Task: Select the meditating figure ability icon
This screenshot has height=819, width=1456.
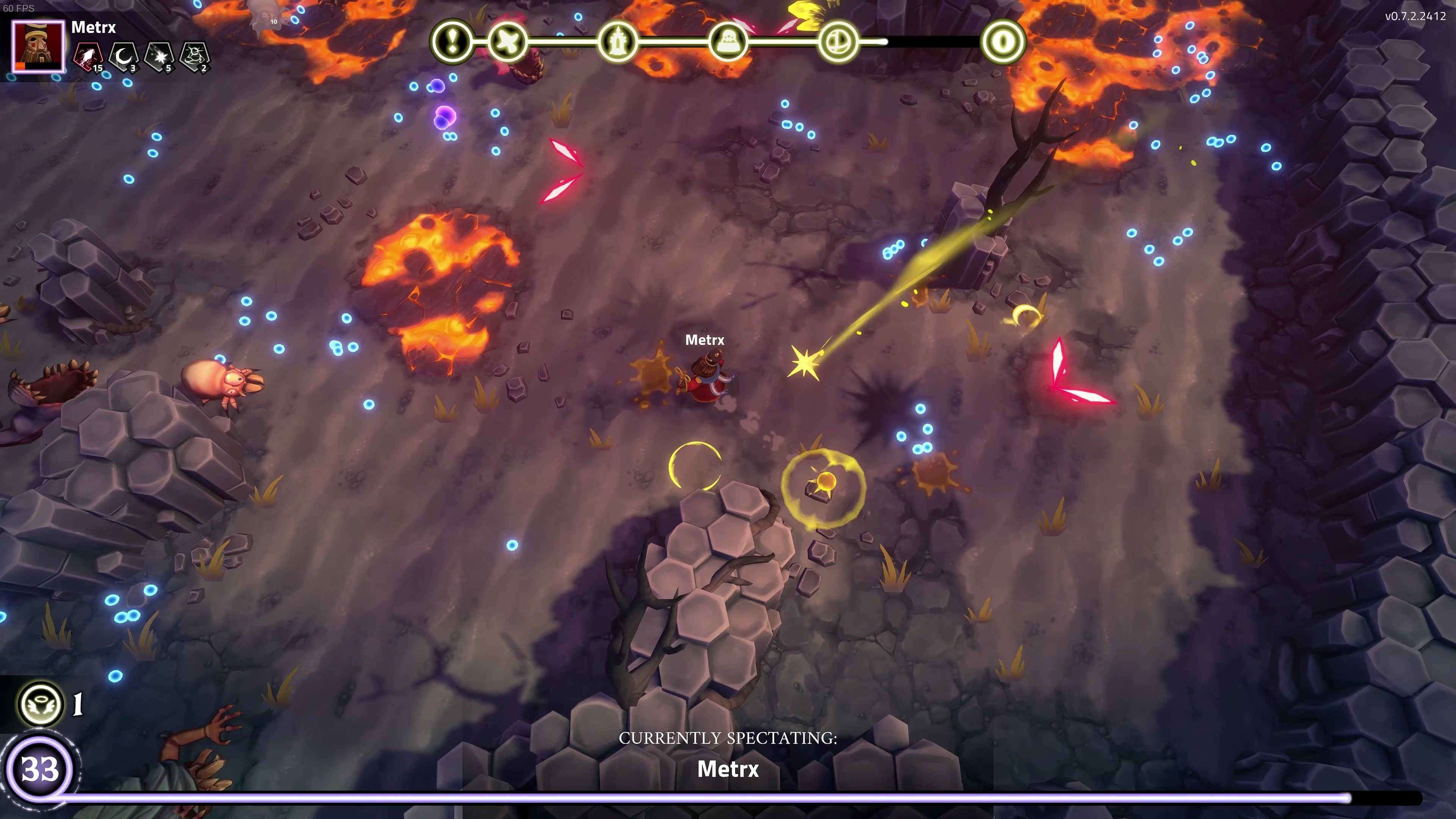Action: [x=195, y=56]
